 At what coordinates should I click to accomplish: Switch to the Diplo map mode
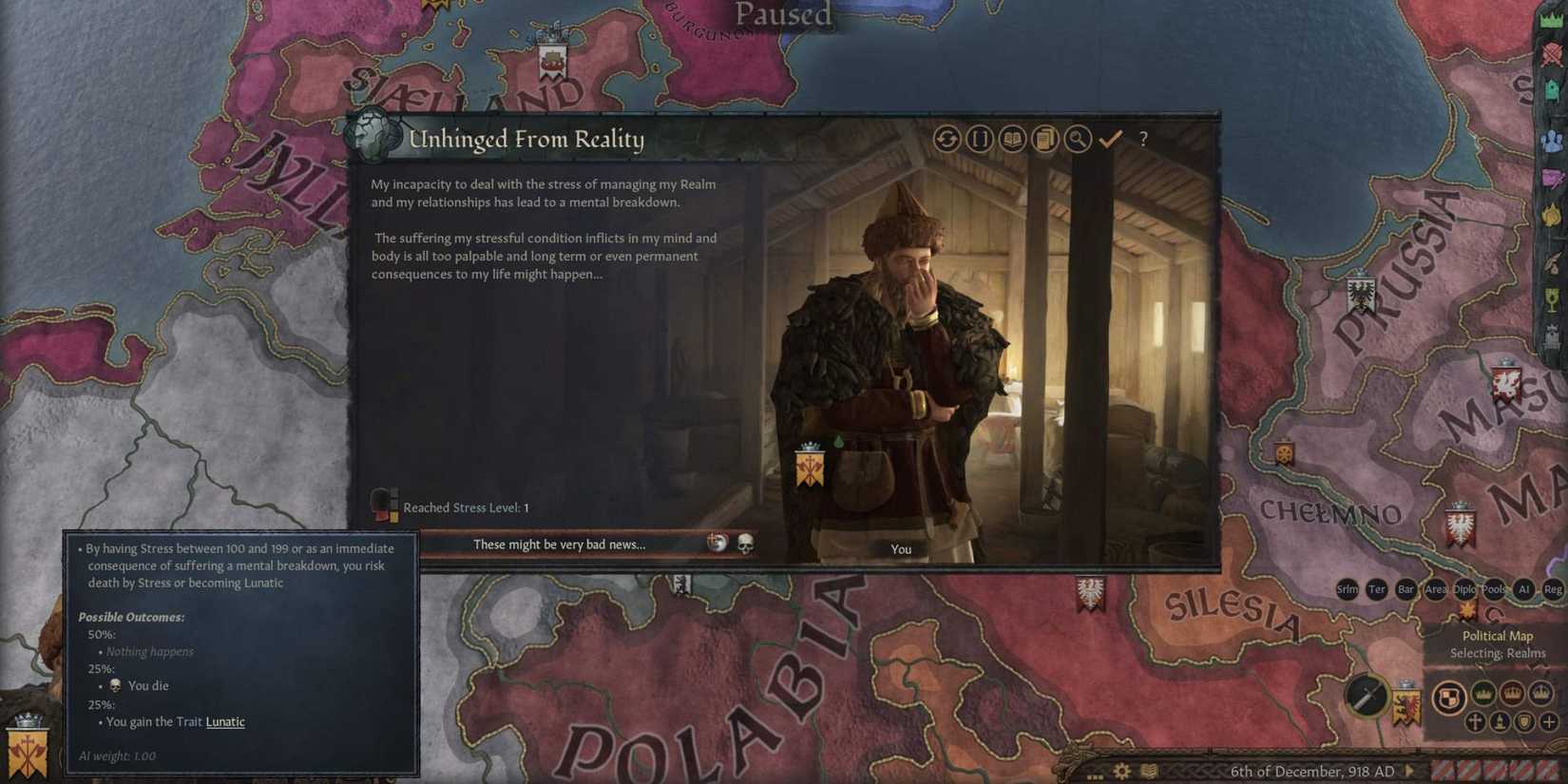[x=1464, y=590]
